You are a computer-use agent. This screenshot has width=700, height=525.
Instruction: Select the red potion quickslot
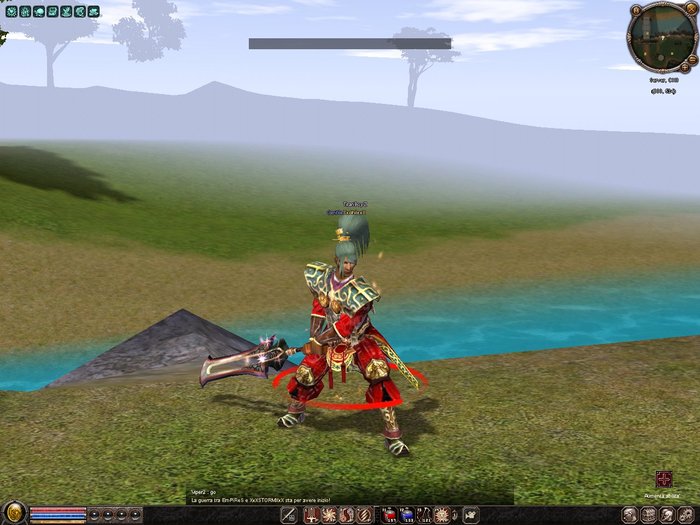point(390,515)
